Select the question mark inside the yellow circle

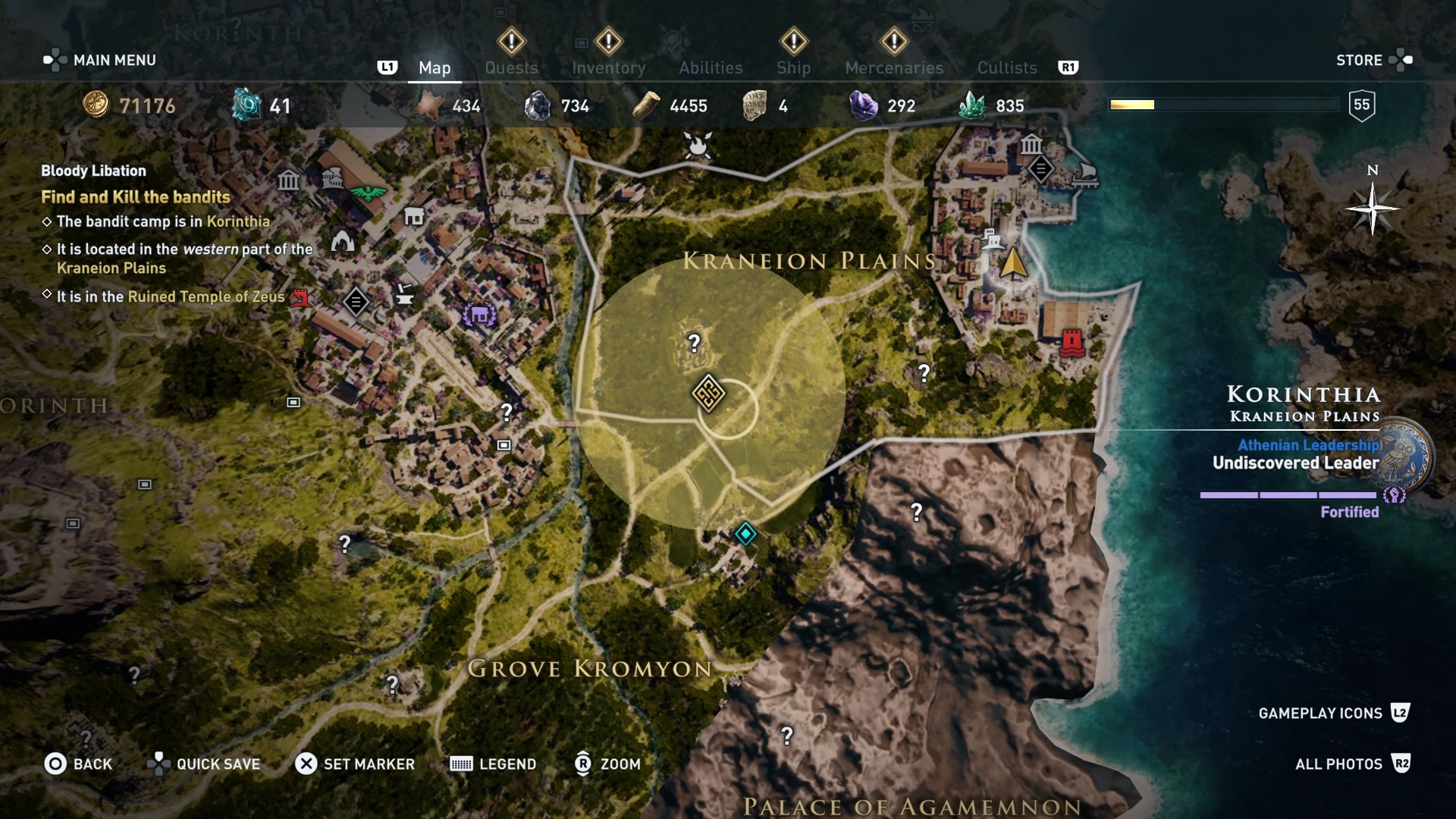click(x=694, y=344)
